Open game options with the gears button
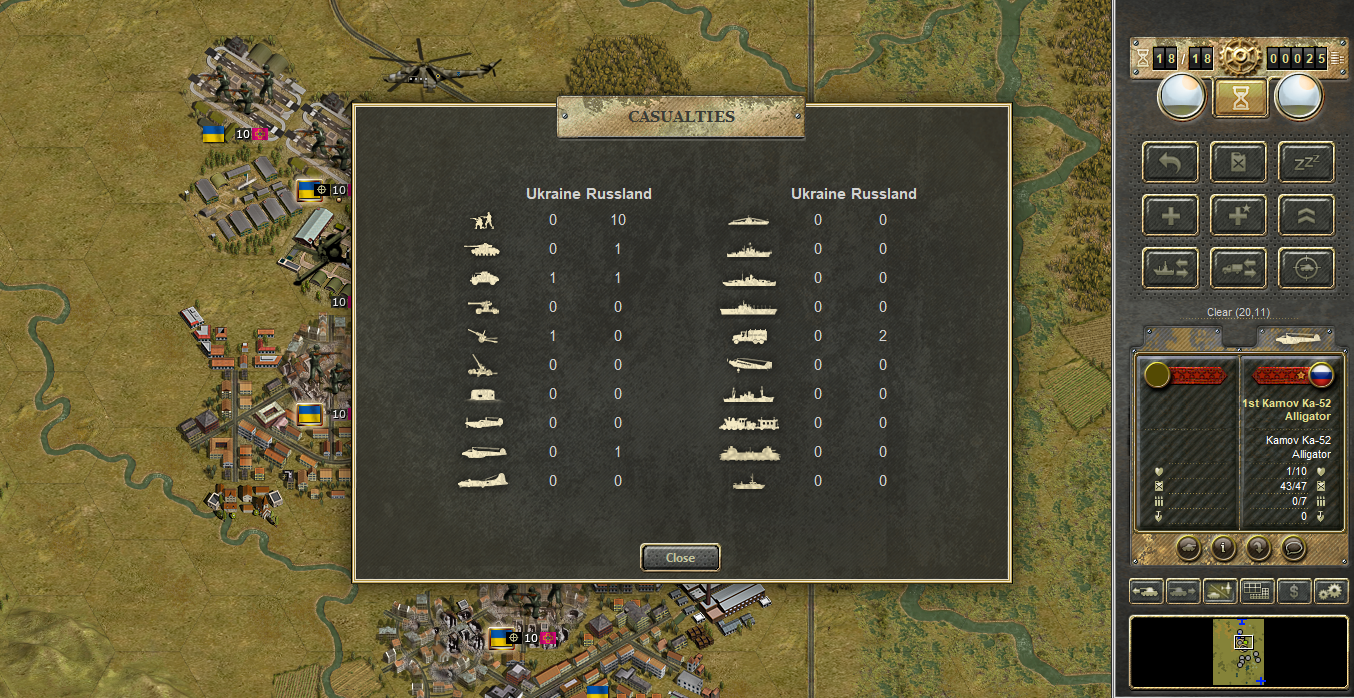Viewport: 1354px width, 698px height. [1331, 591]
